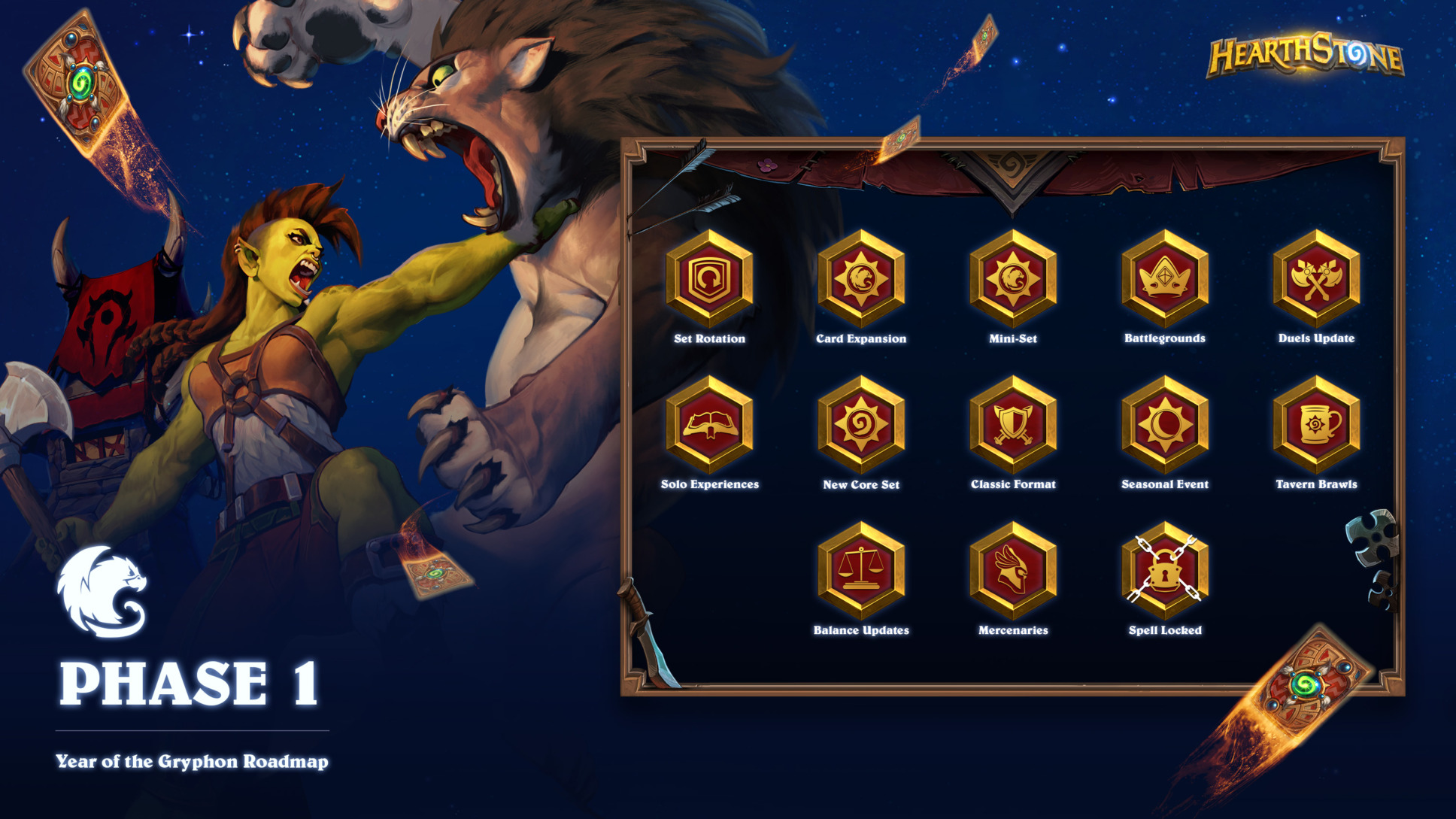
Task: Click the Card Expansion hexagon icon
Action: 861,279
